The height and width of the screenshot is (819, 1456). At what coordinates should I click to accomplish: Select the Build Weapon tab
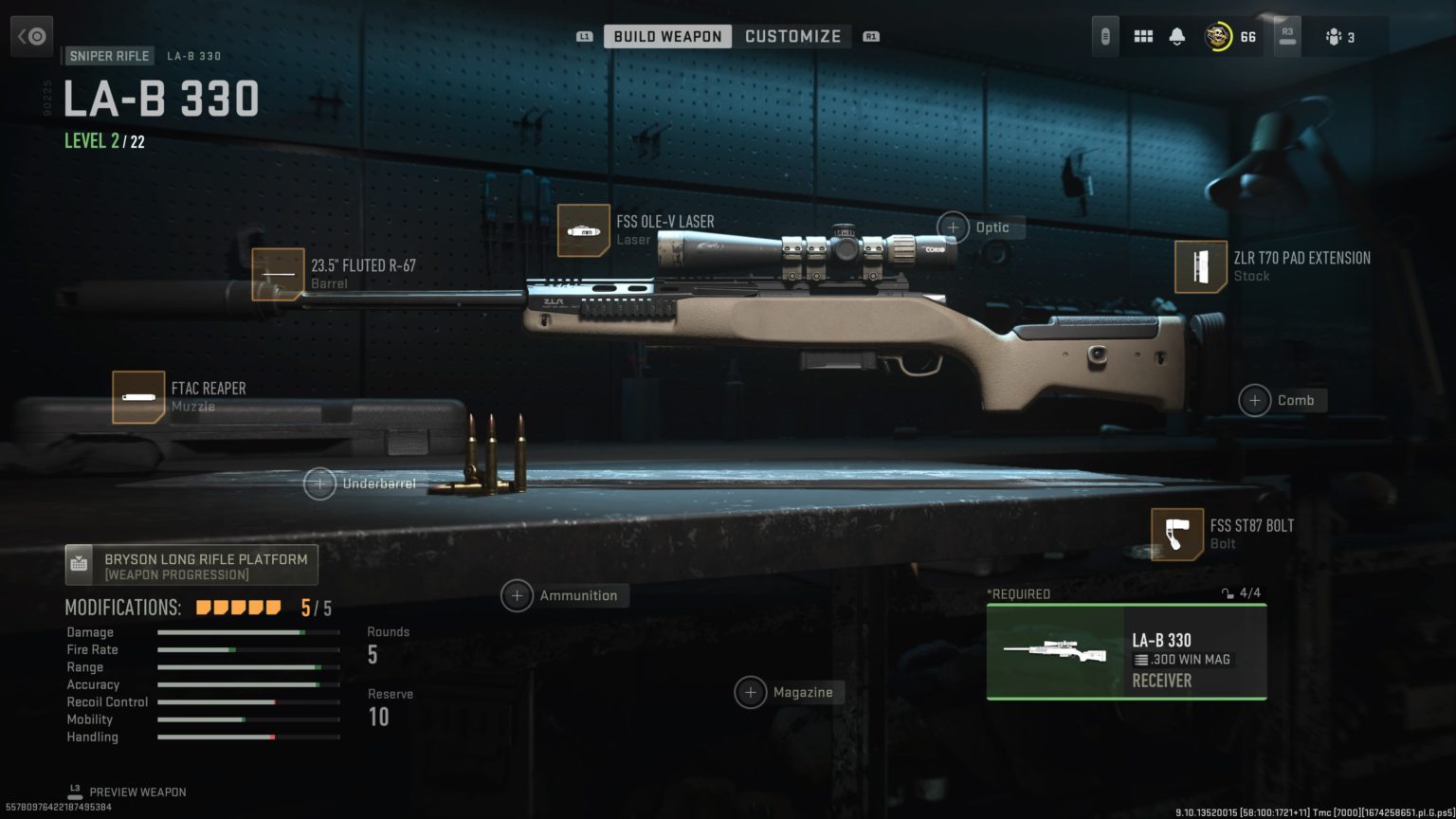click(667, 35)
